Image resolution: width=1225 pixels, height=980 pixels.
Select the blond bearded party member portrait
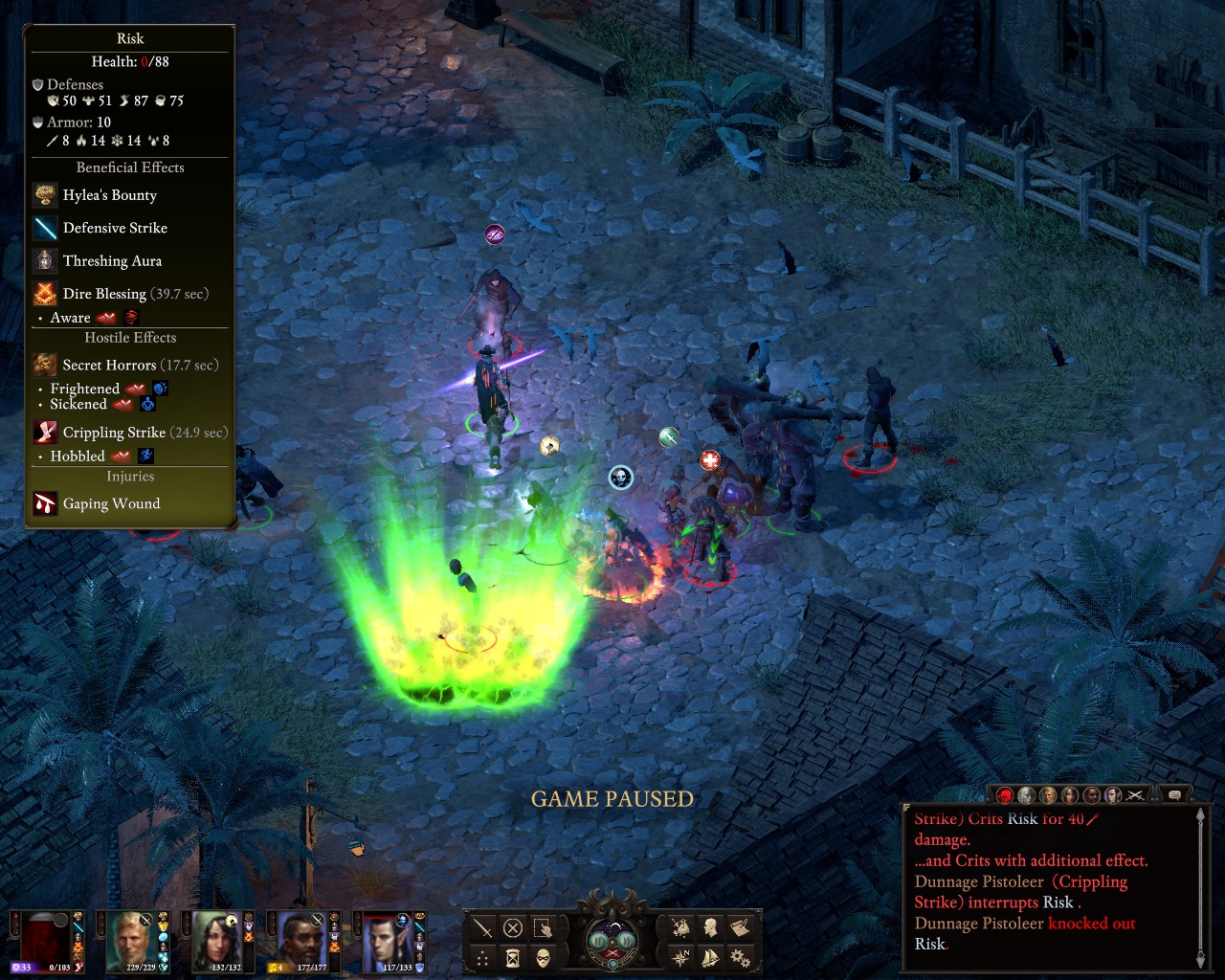[x=131, y=940]
